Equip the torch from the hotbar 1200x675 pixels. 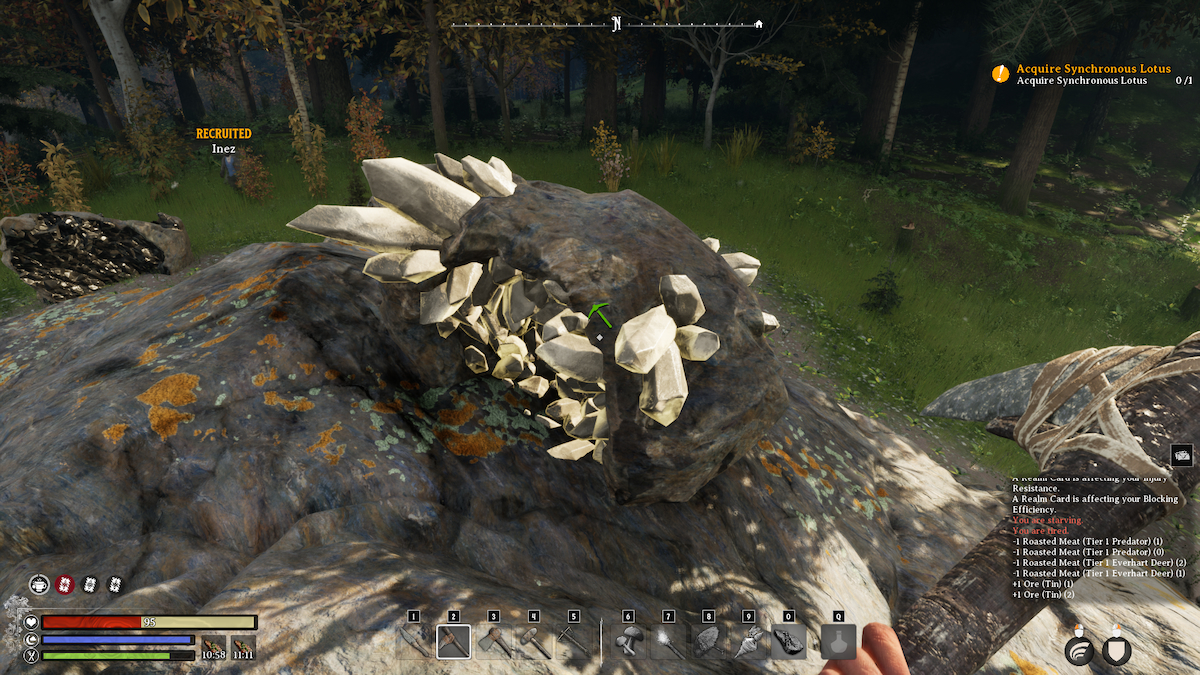click(668, 641)
